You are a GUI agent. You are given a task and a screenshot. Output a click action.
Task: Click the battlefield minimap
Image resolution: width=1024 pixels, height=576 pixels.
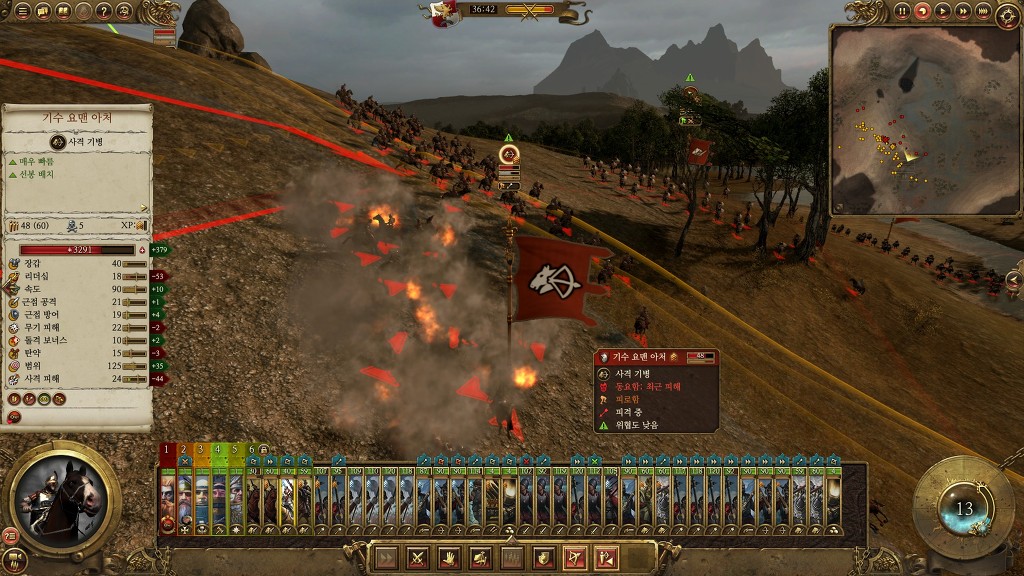pyautogui.click(x=919, y=120)
